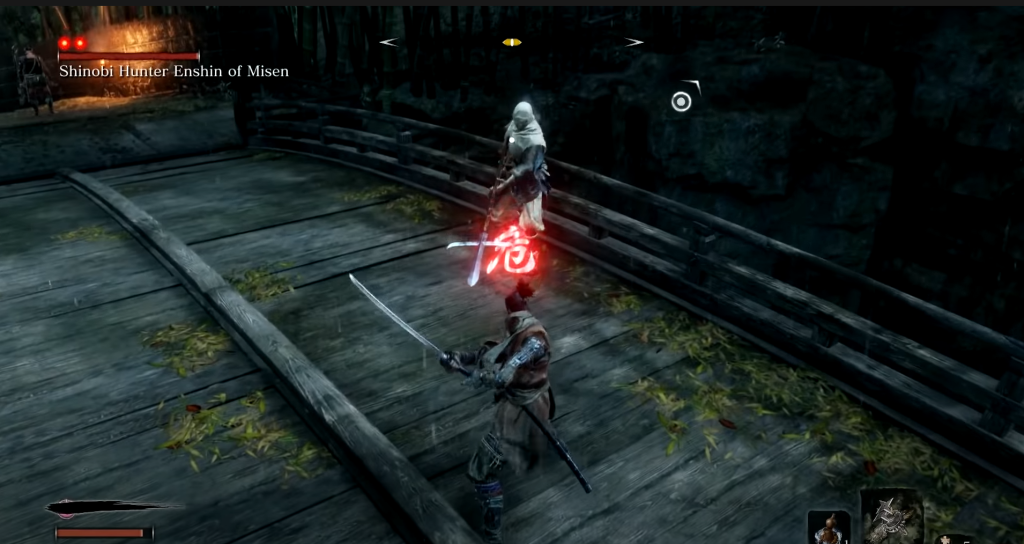Image resolution: width=1024 pixels, height=544 pixels.
Task: Click the grappling hook target marker
Action: coord(682,101)
